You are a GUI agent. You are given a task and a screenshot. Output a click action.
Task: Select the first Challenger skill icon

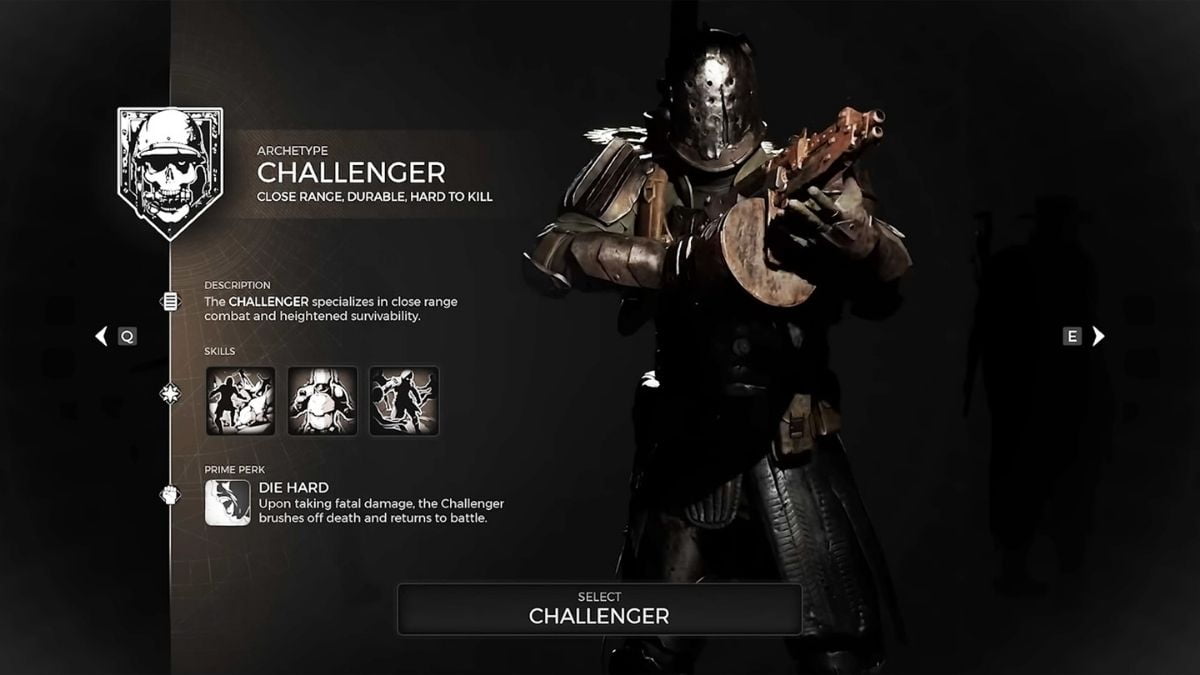tap(241, 401)
